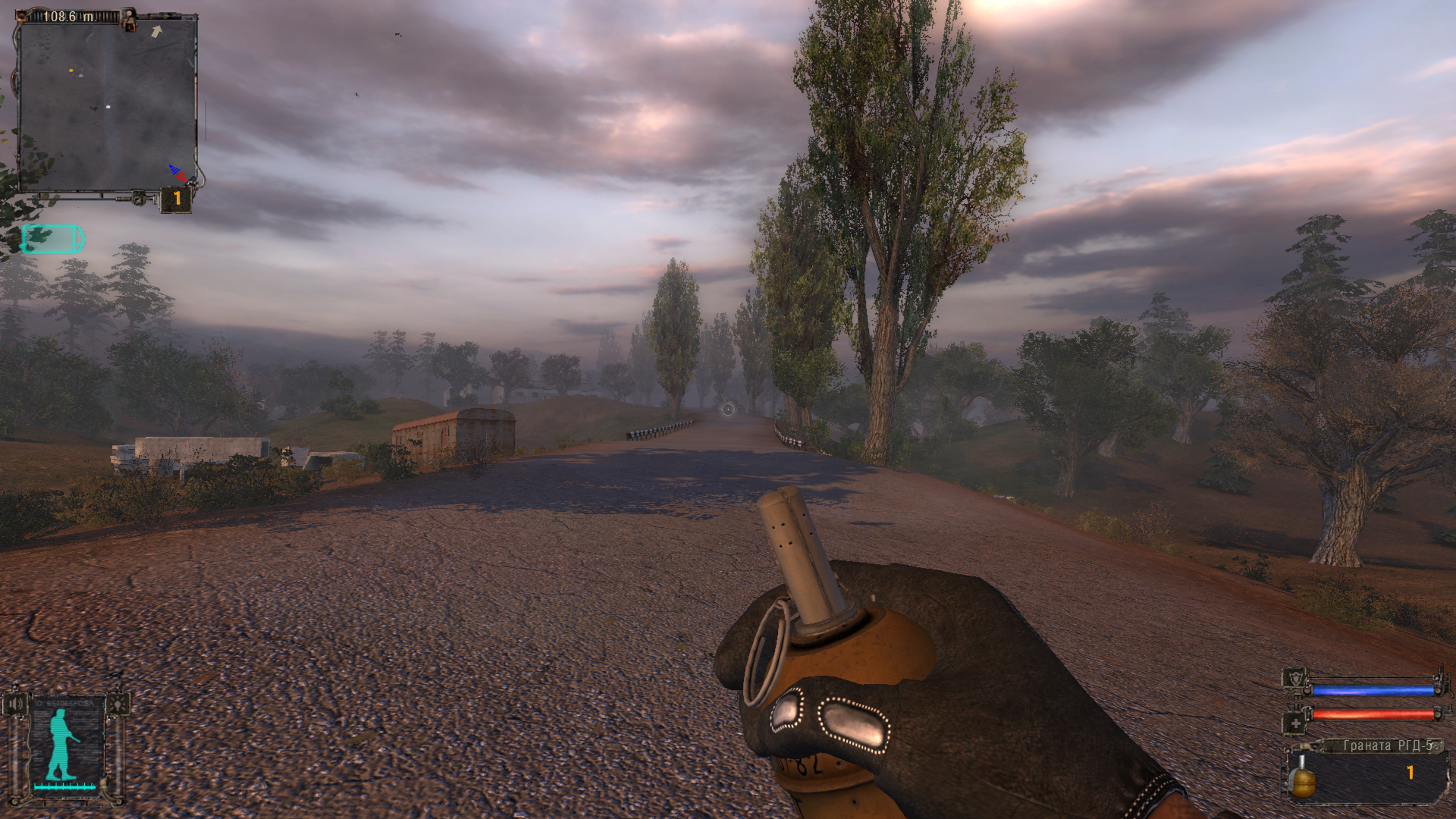Open the contact counter box showing 1
Image resolution: width=1456 pixels, height=819 pixels.
pos(176,197)
